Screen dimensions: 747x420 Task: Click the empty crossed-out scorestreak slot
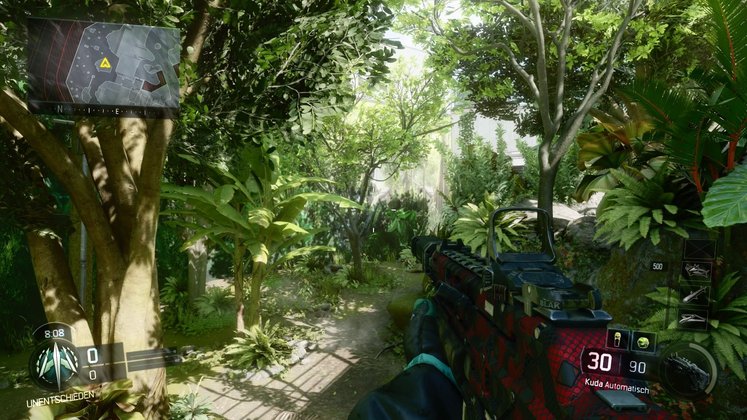coord(697,247)
